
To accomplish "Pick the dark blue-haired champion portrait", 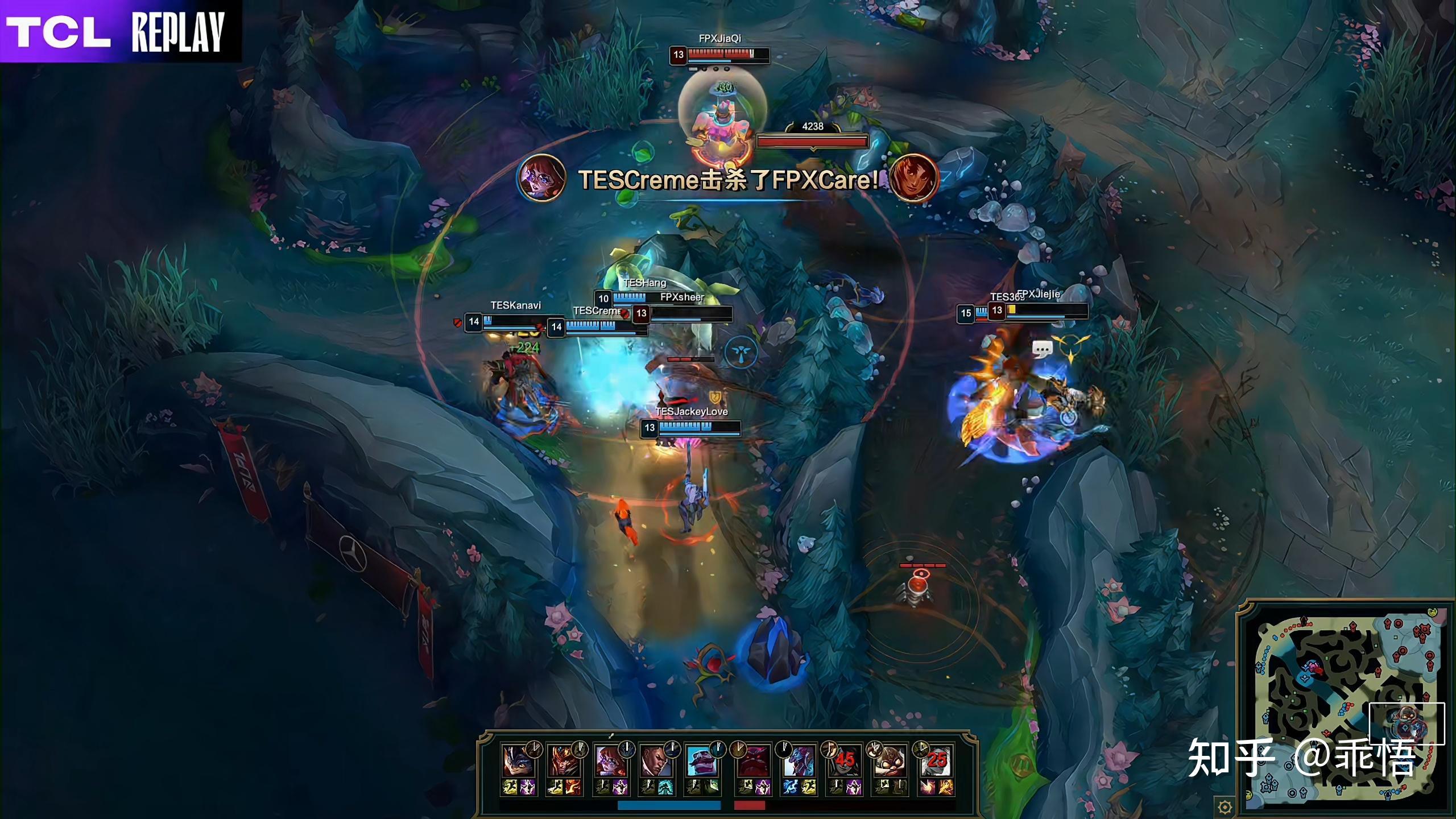I will point(517,762).
